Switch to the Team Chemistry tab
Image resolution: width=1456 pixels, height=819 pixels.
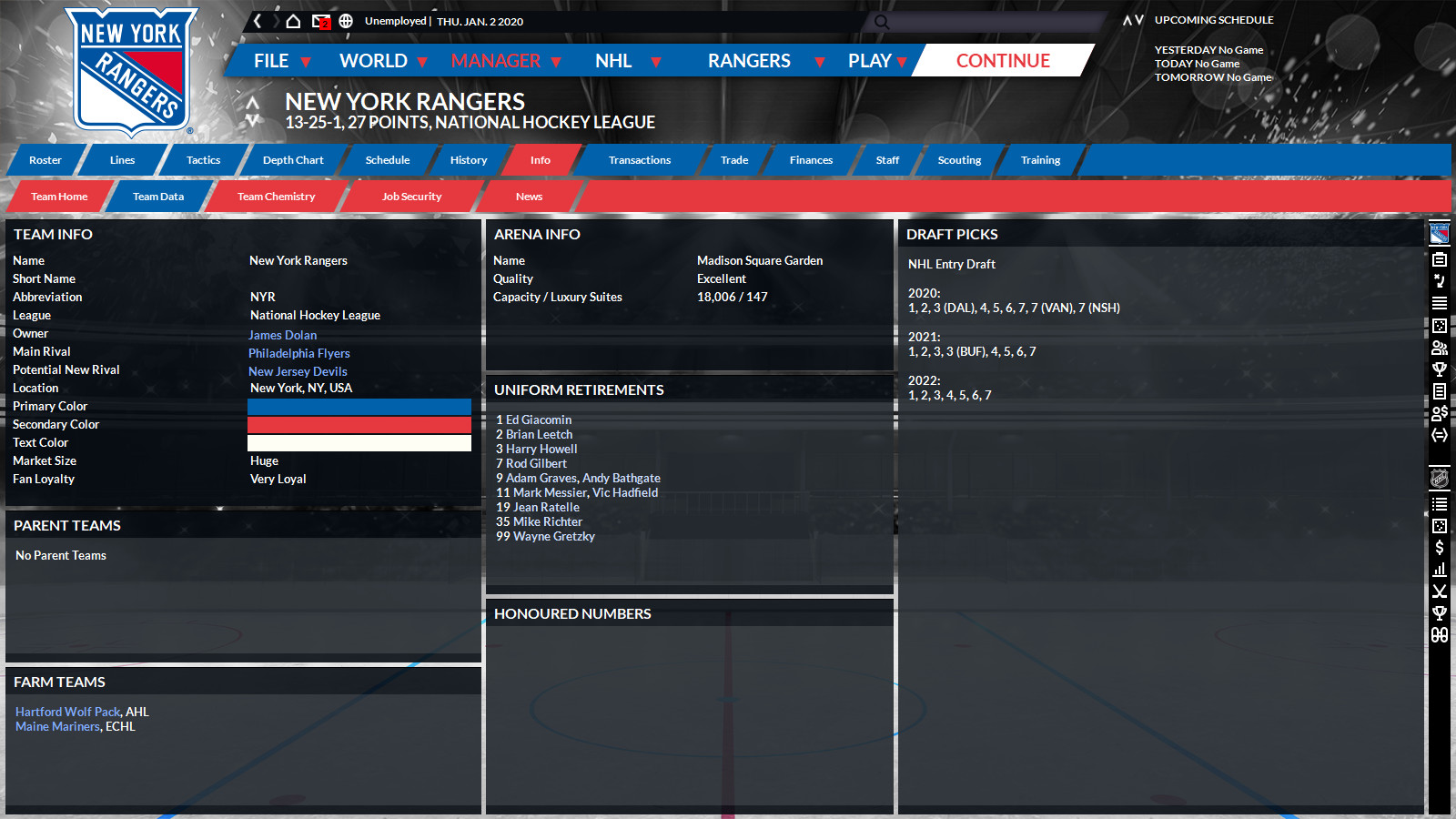[275, 196]
